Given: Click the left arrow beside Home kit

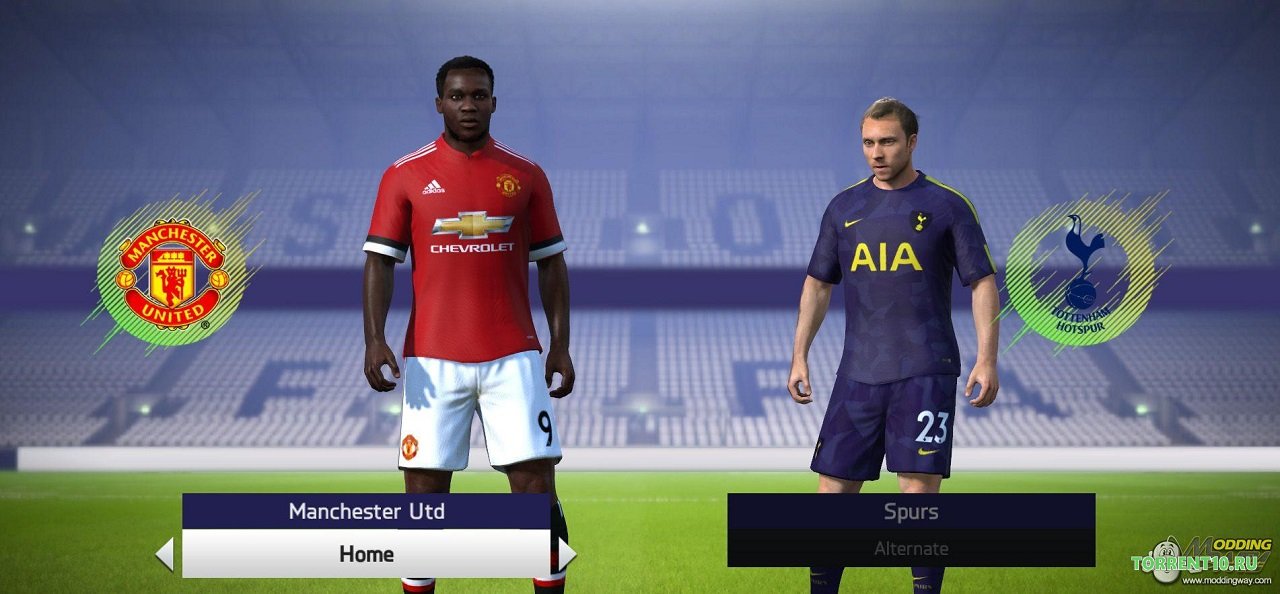Looking at the screenshot, I should click(x=165, y=554).
